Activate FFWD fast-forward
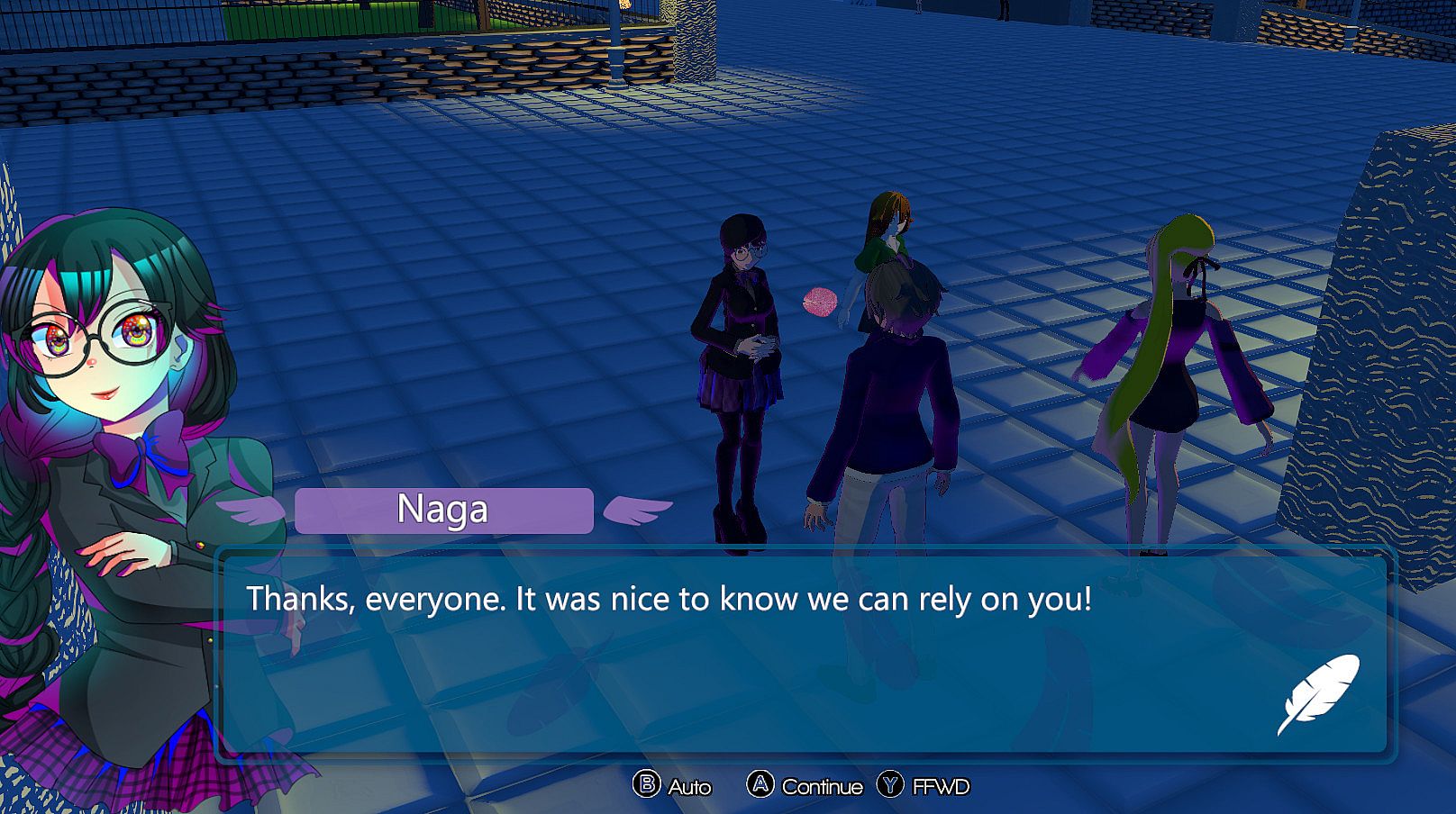Image resolution: width=1456 pixels, height=814 pixels. coord(924,786)
